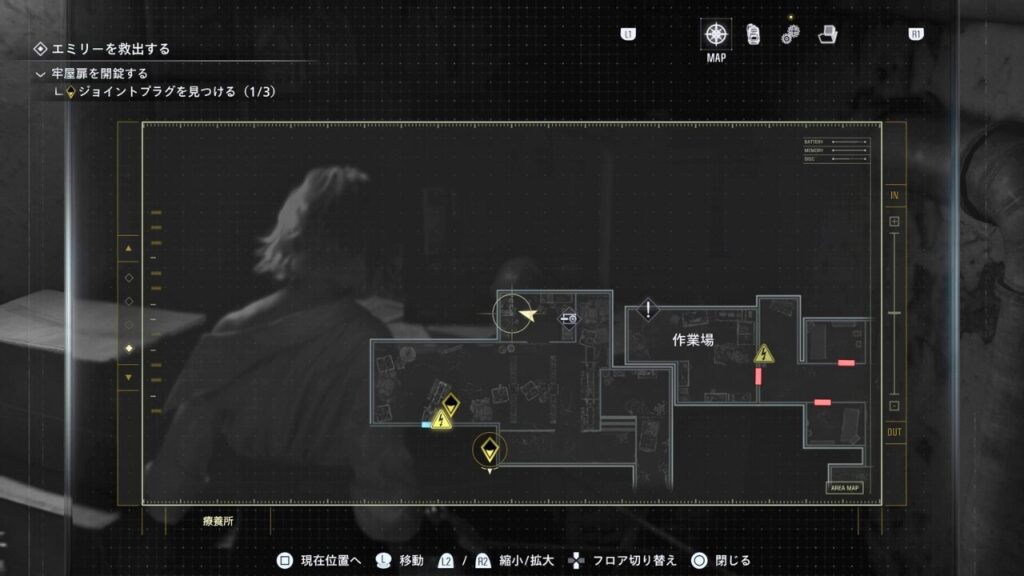Zoom out with the minus button
The width and height of the screenshot is (1024, 576).
pyautogui.click(x=894, y=406)
